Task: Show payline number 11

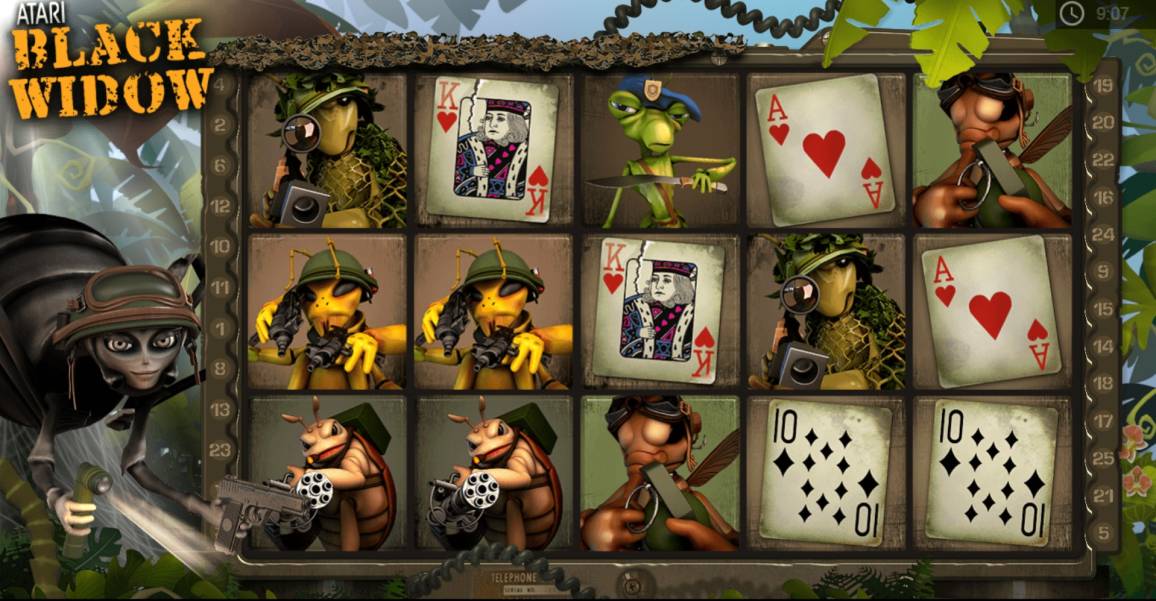Action: coord(219,287)
